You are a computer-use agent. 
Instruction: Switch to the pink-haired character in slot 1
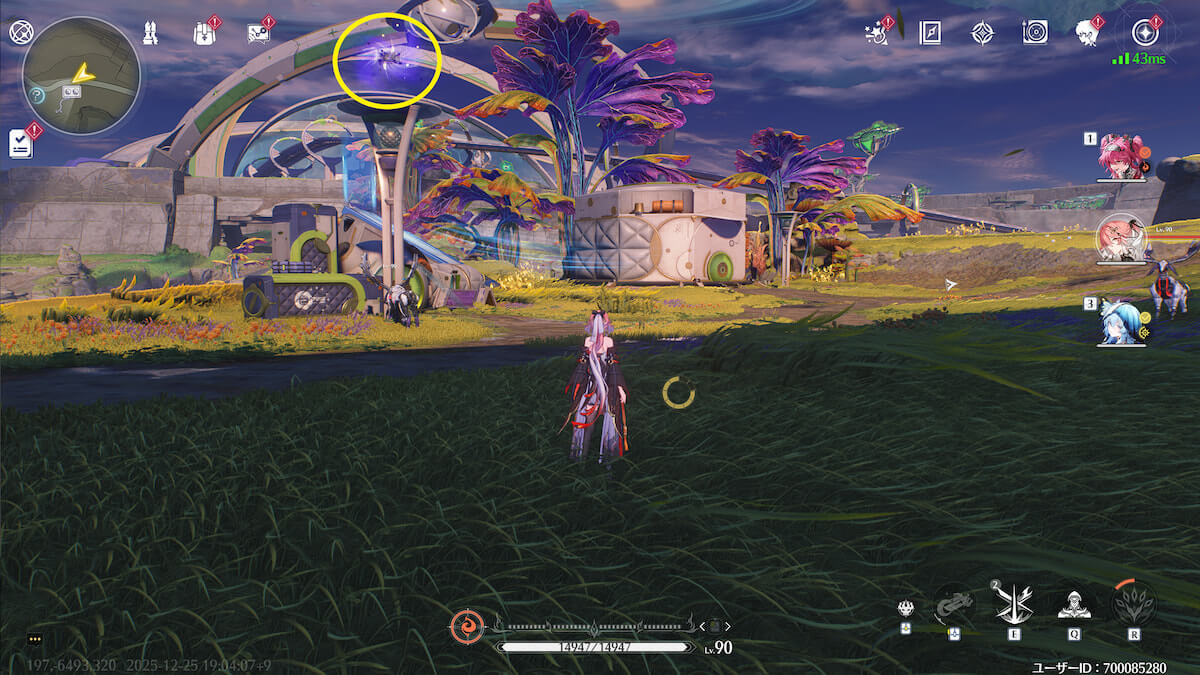coord(1120,157)
